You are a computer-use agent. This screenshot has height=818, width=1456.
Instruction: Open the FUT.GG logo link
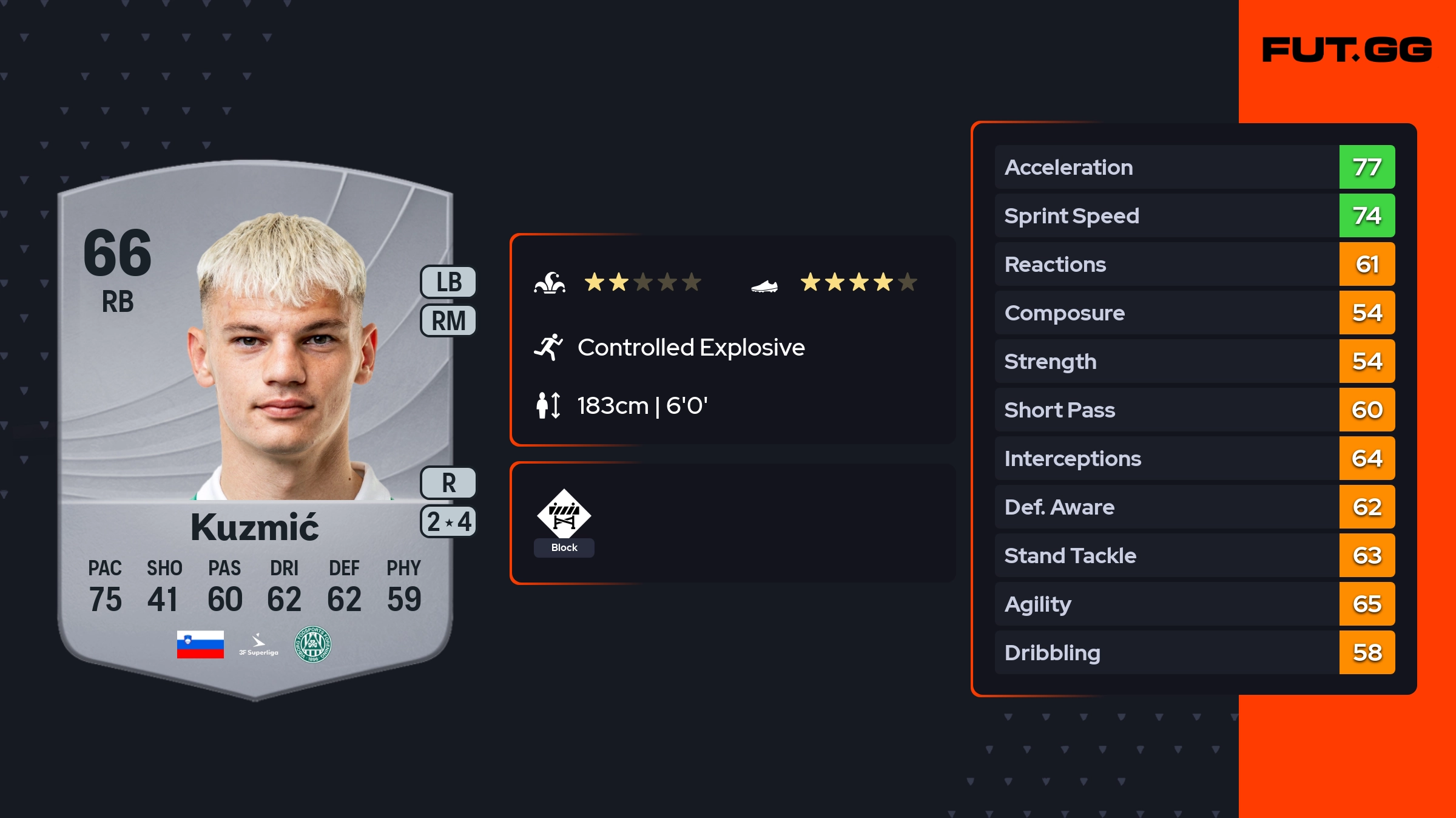[x=1347, y=50]
